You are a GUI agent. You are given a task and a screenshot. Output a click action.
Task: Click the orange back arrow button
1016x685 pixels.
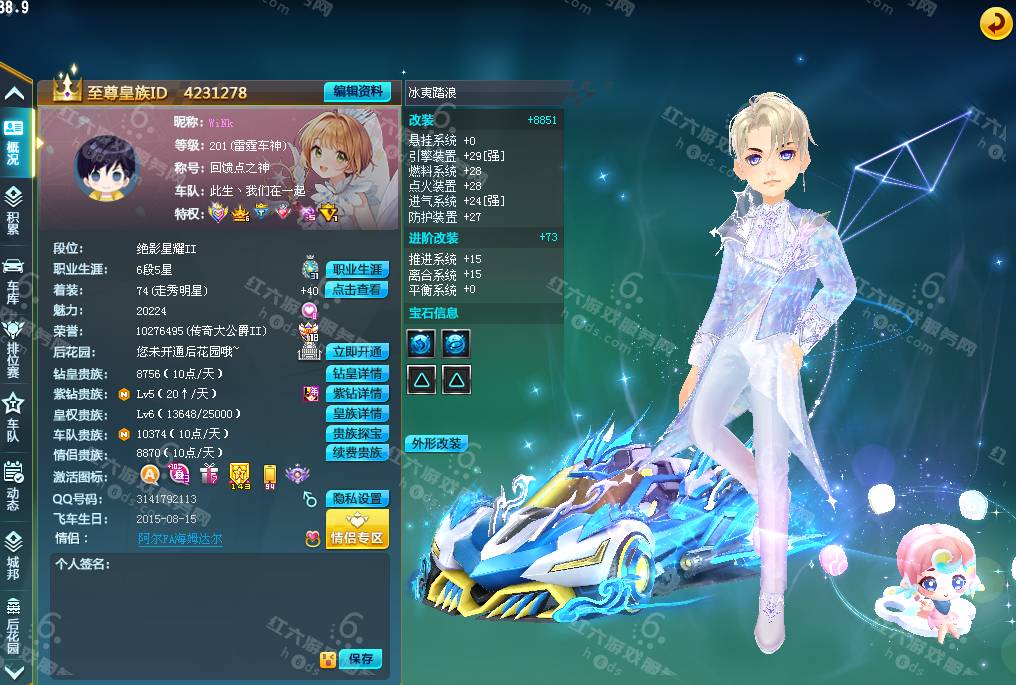(x=995, y=24)
